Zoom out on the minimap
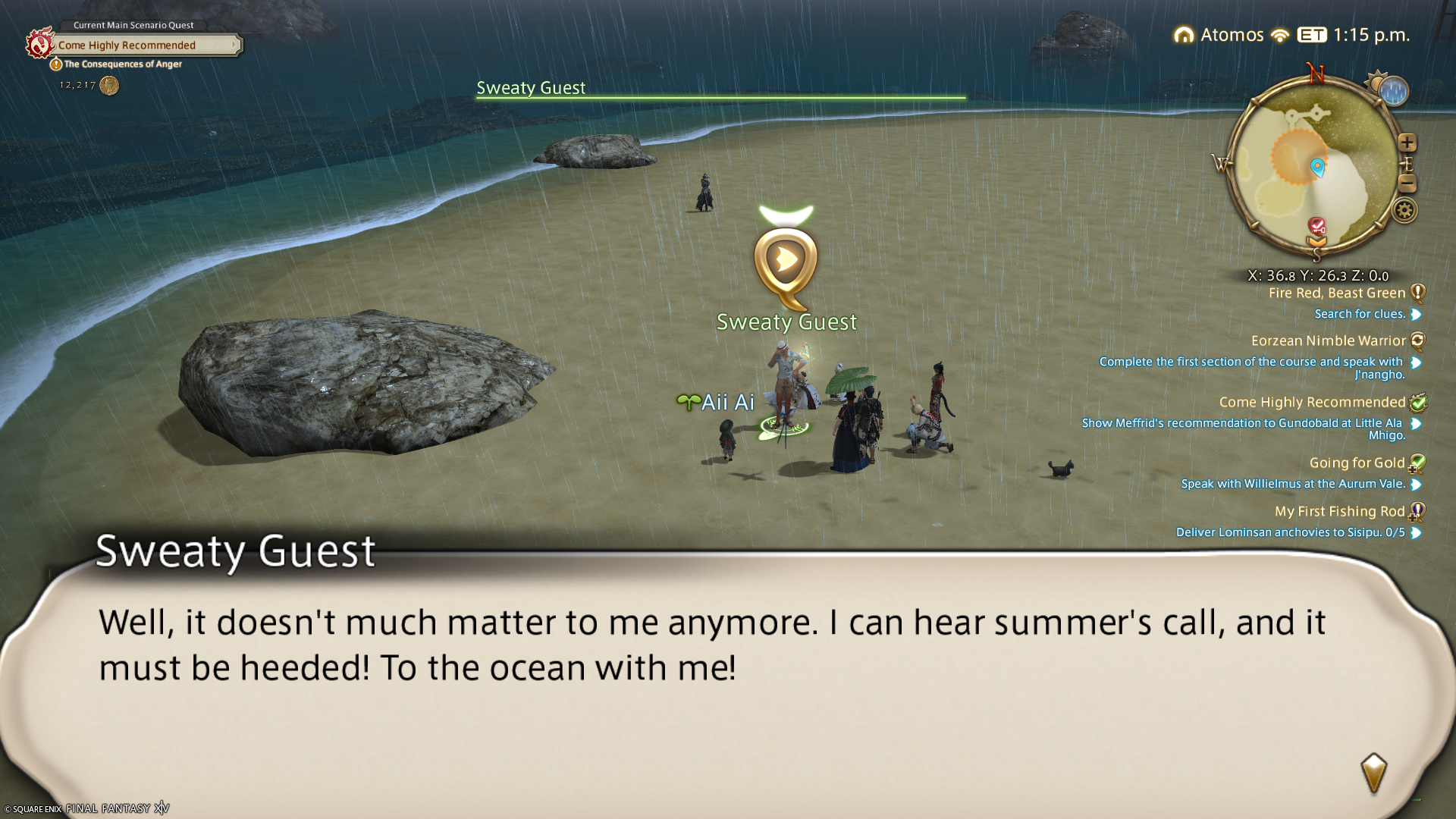The height and width of the screenshot is (819, 1456). tap(1407, 184)
